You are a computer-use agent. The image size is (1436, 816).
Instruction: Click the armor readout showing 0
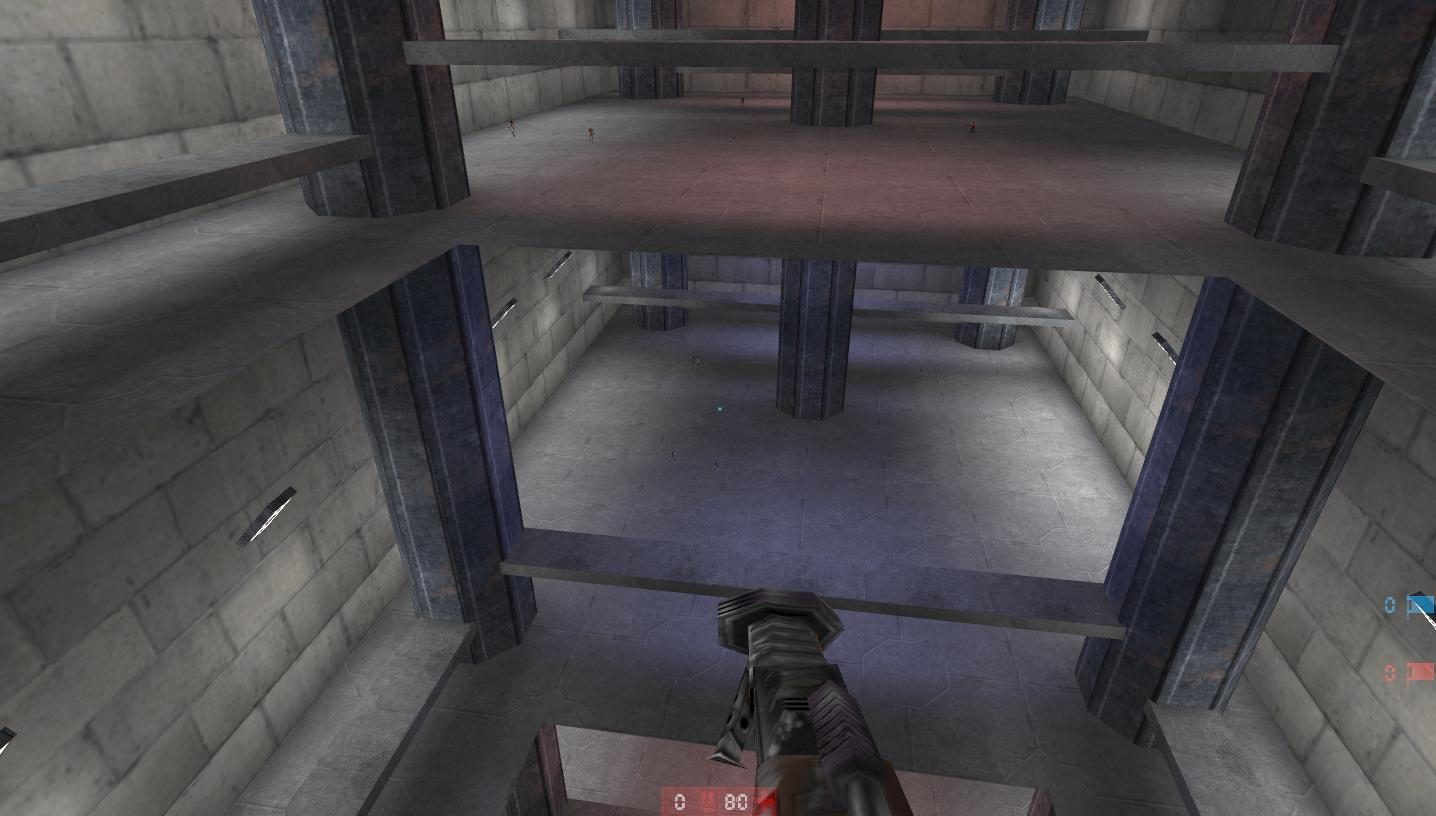(678, 801)
